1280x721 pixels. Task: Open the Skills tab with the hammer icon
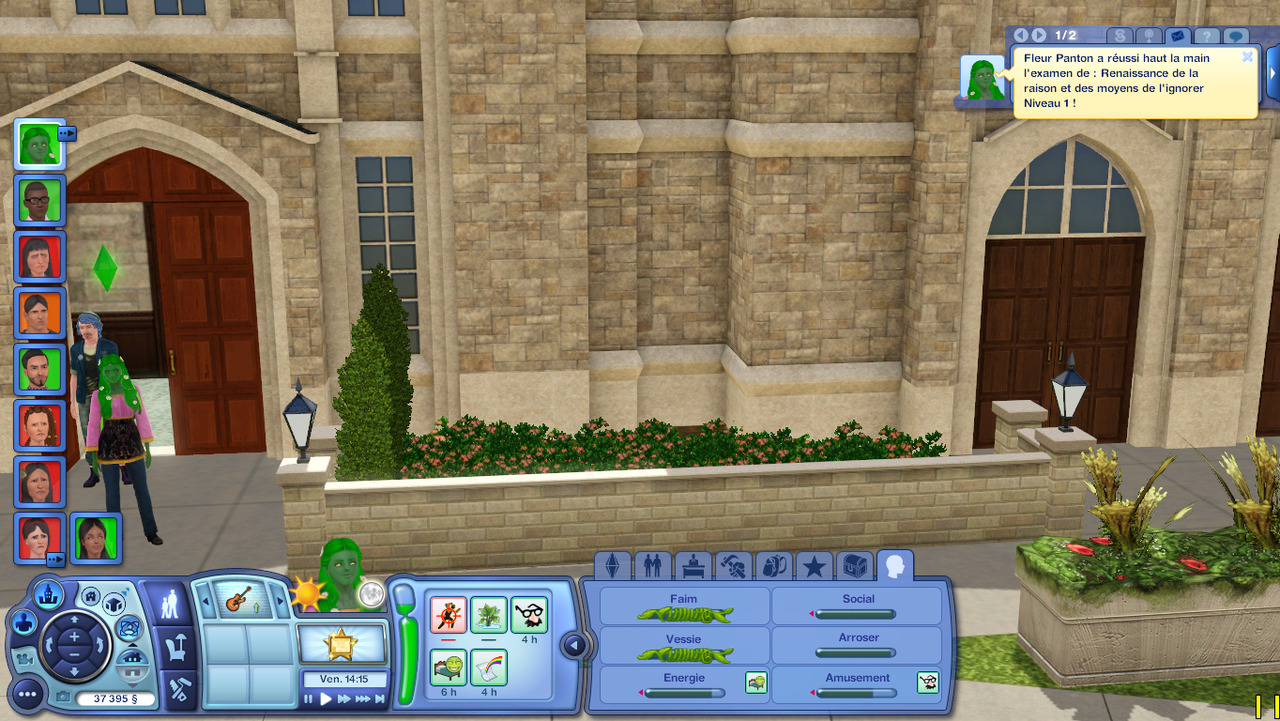(734, 566)
